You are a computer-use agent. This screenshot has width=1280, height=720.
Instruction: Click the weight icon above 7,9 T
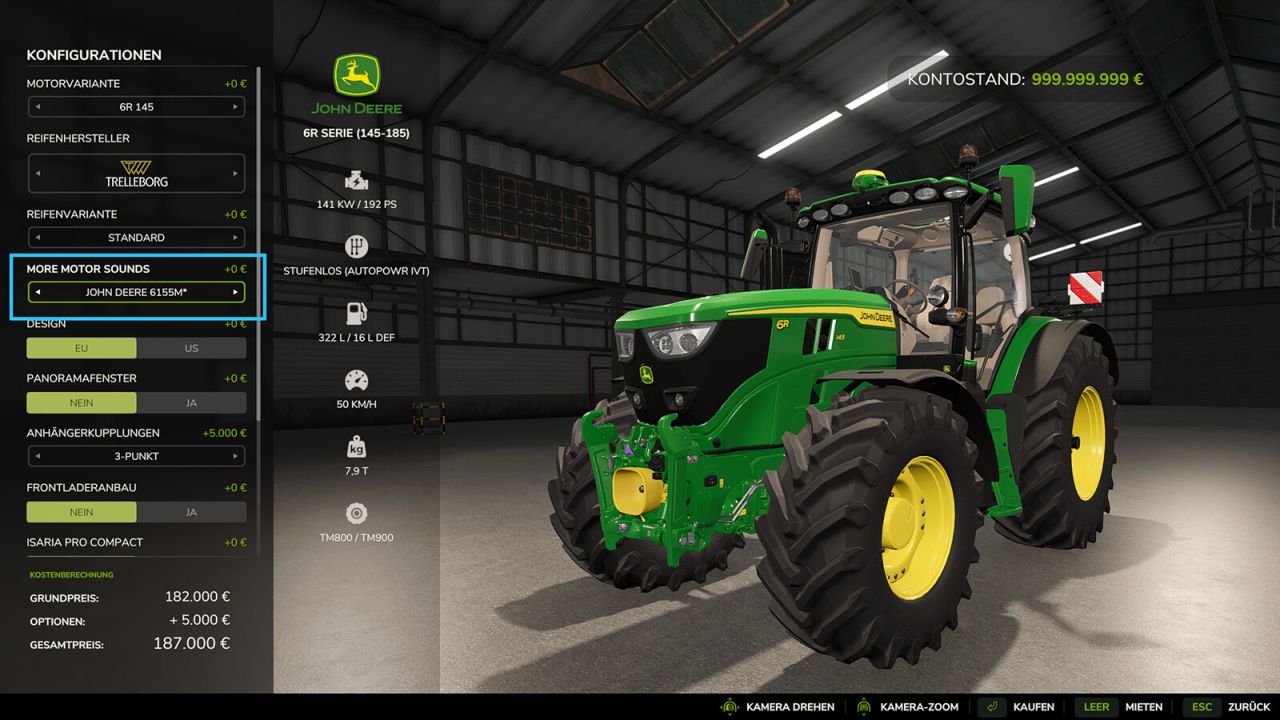tap(356, 446)
